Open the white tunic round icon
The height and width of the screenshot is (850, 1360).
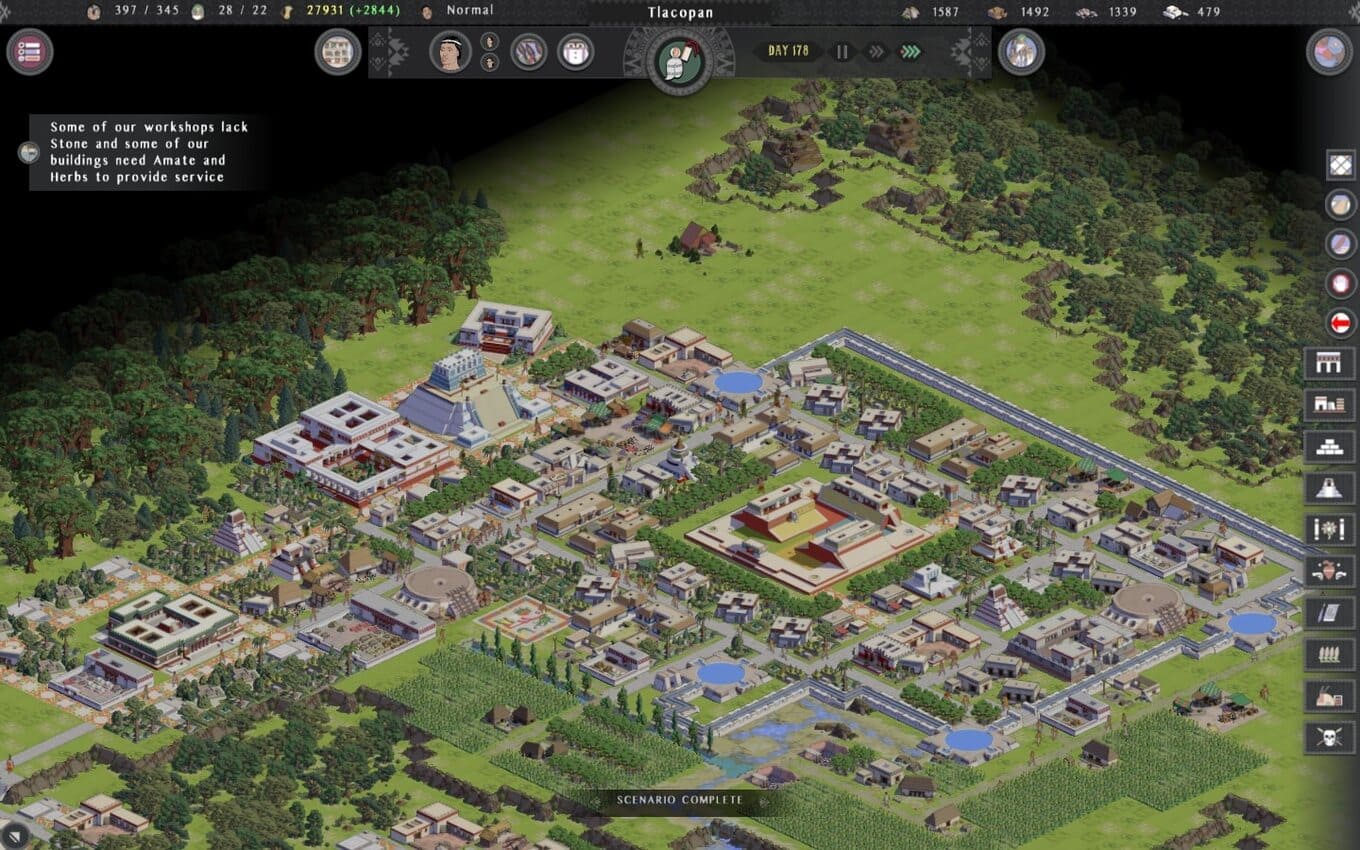click(x=575, y=51)
